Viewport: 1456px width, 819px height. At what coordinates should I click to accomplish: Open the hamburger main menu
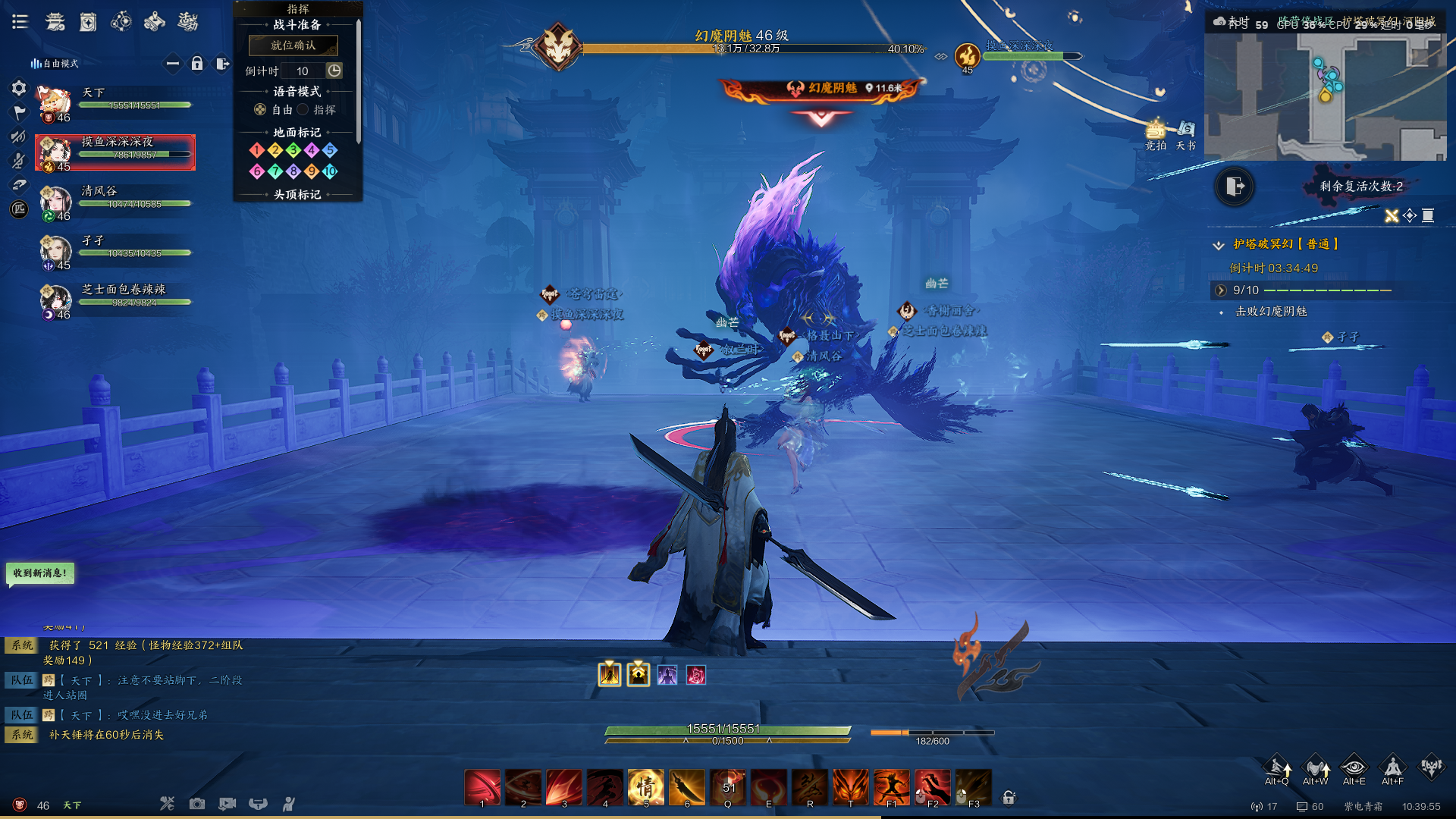tap(20, 22)
